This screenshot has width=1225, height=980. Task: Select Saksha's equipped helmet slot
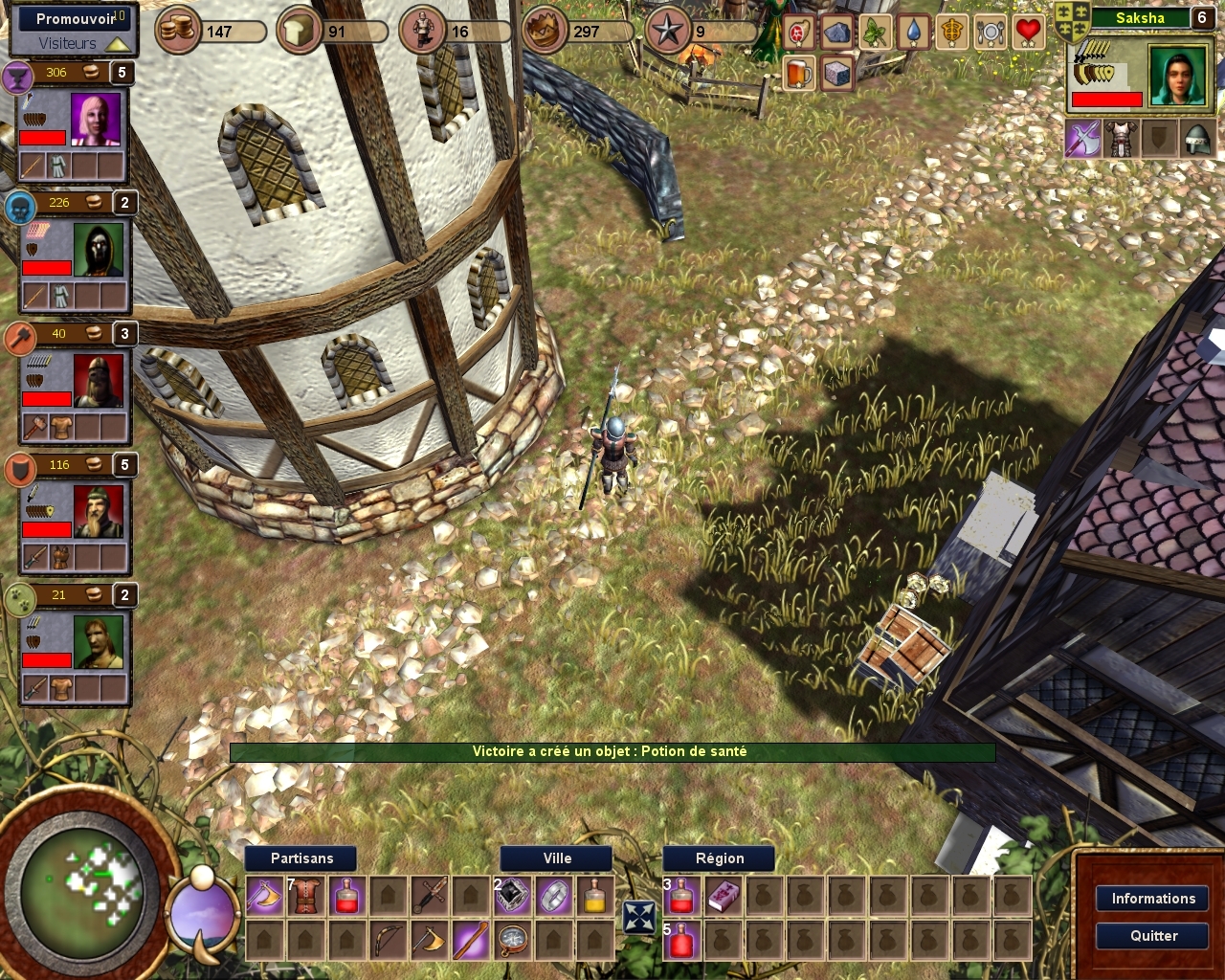[1196, 140]
